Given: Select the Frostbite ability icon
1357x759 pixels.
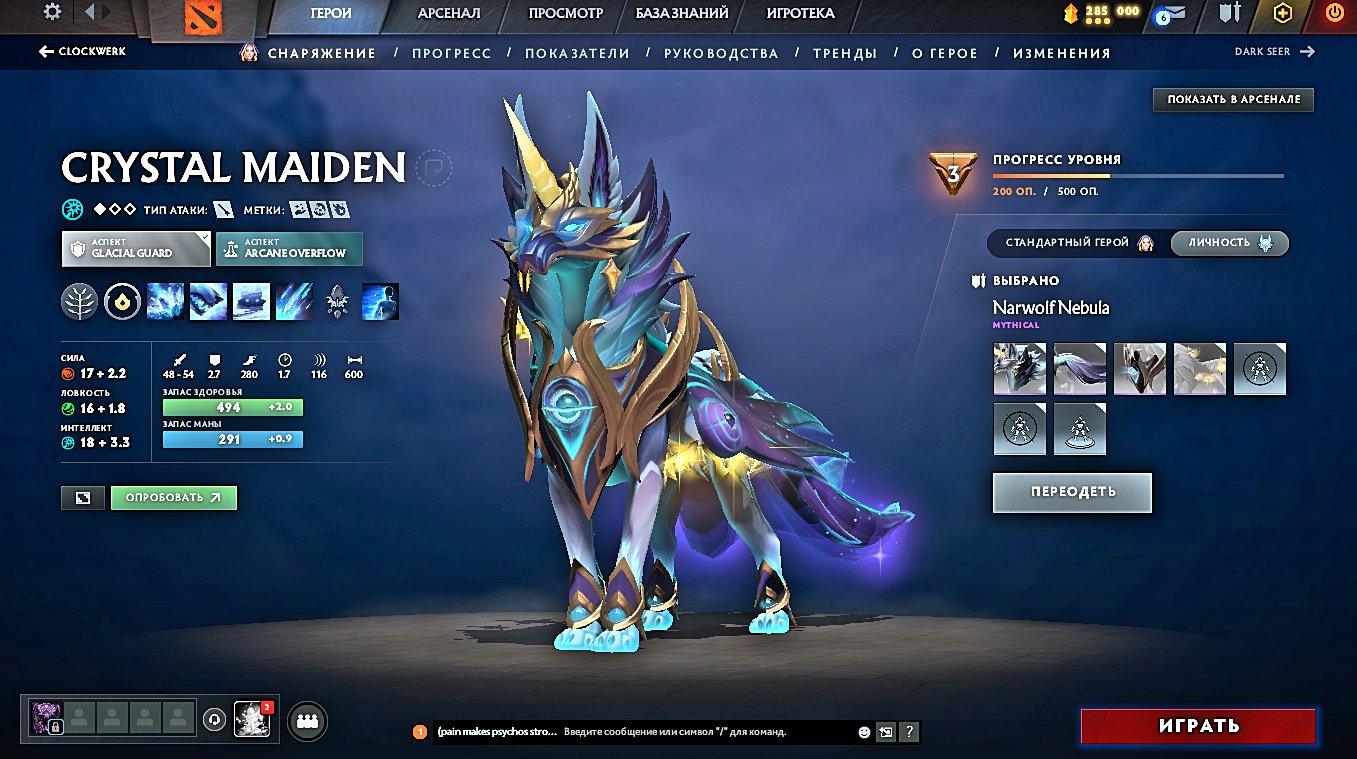Looking at the screenshot, I should pos(207,301).
